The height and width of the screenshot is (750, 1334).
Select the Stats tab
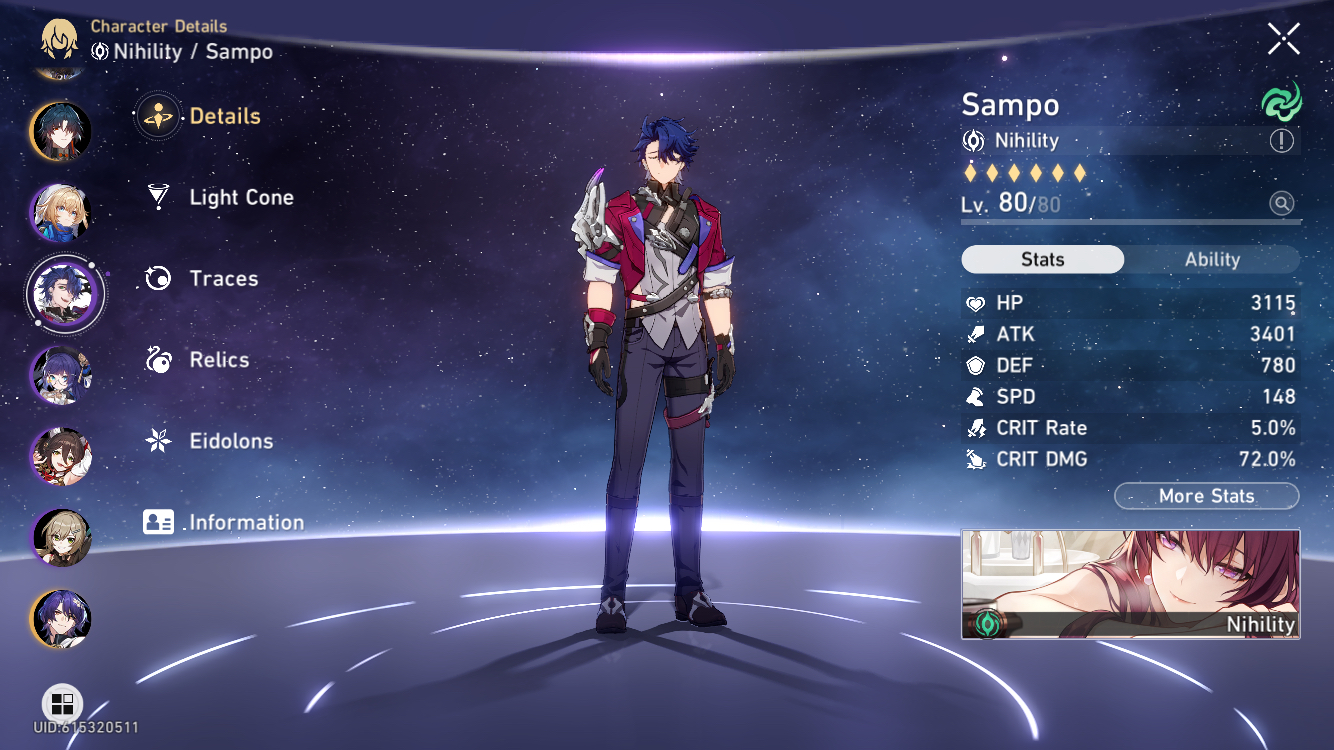pyautogui.click(x=1042, y=259)
